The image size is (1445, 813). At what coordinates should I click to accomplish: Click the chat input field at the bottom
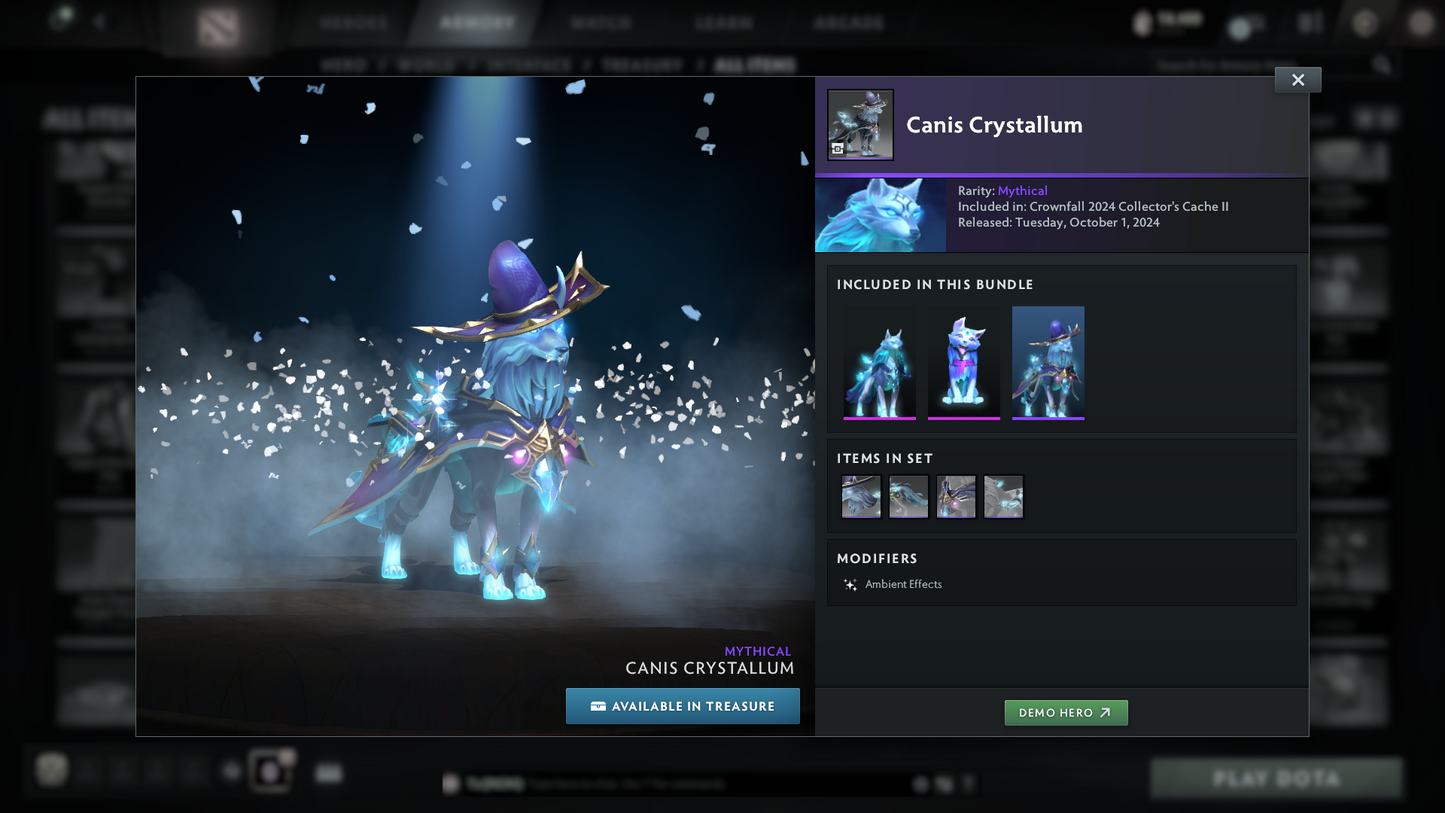700,784
